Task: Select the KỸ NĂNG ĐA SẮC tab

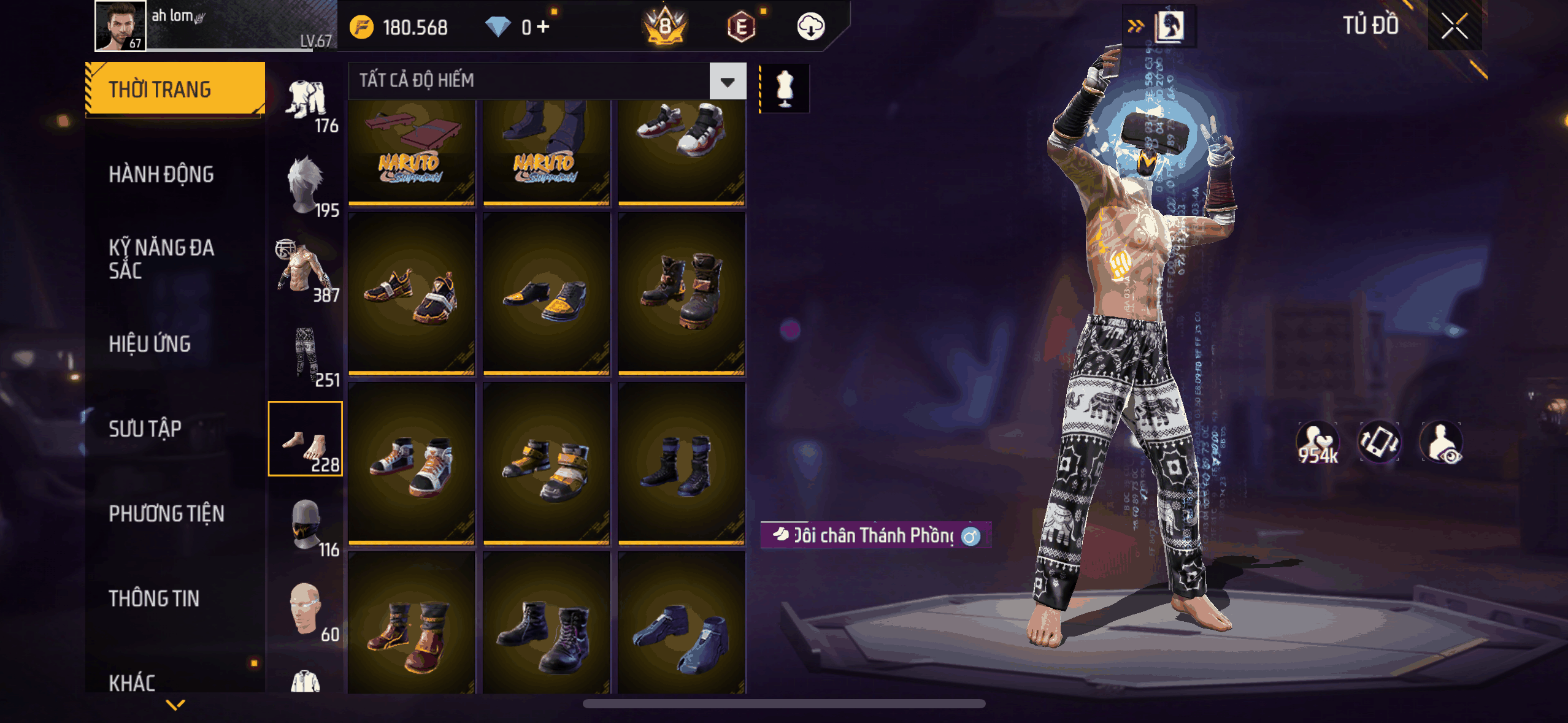Action: (x=161, y=258)
